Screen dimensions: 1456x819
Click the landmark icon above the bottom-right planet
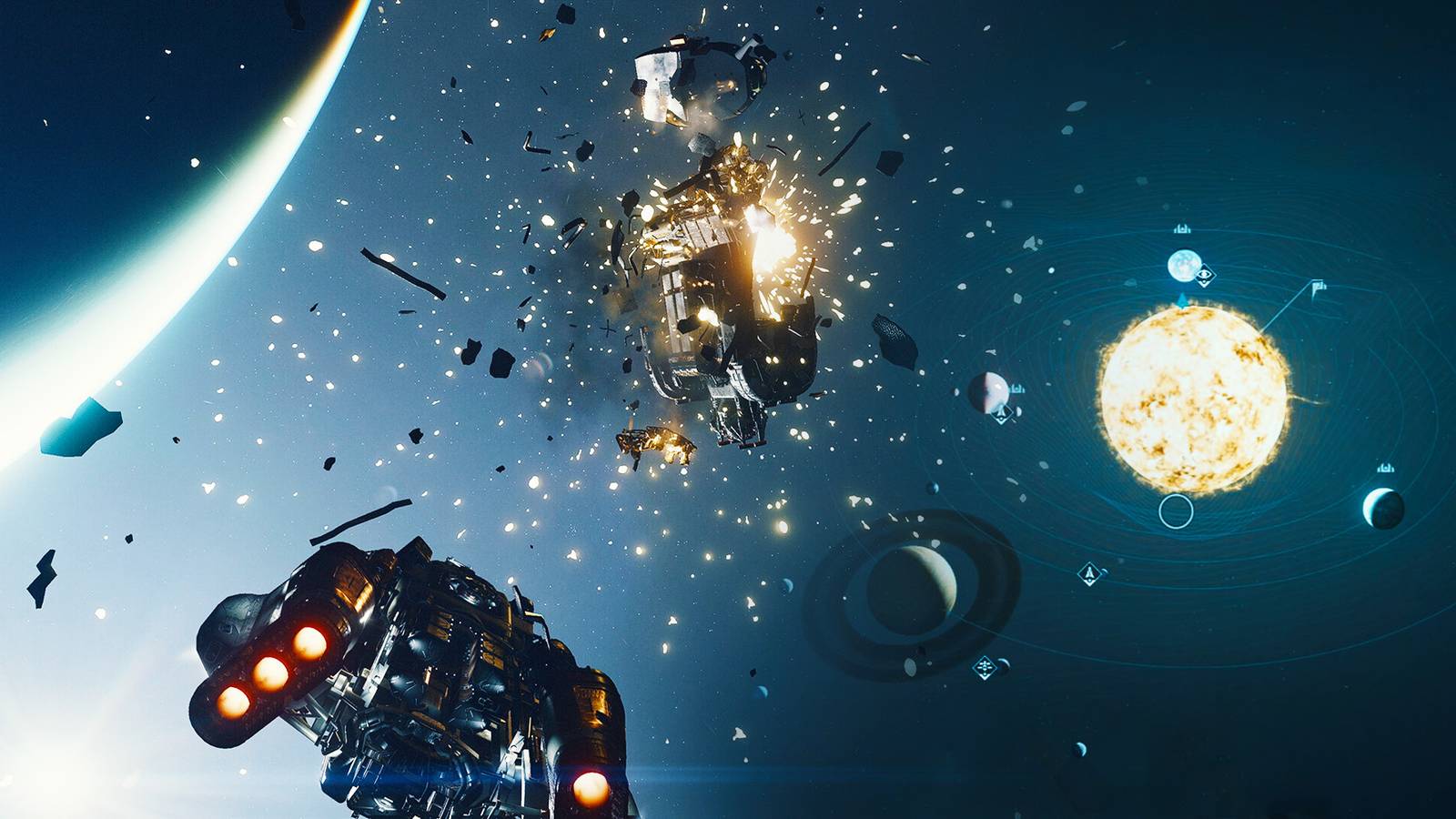1384,467
